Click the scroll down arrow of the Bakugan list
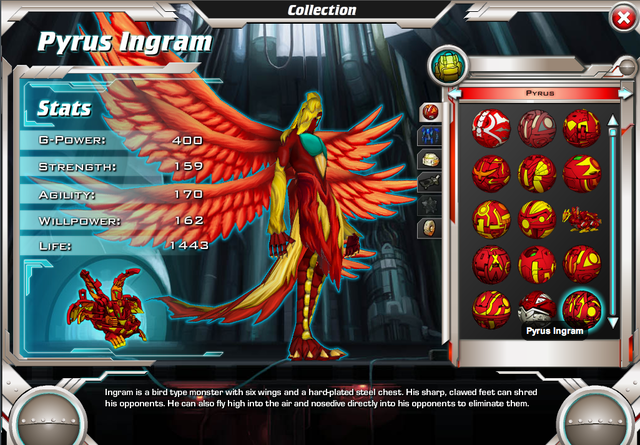 click(613, 321)
